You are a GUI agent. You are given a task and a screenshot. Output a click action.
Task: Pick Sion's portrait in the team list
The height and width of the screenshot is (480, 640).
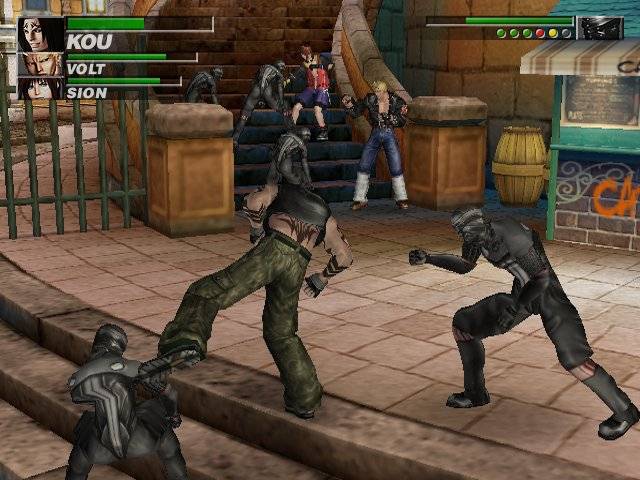(41, 88)
